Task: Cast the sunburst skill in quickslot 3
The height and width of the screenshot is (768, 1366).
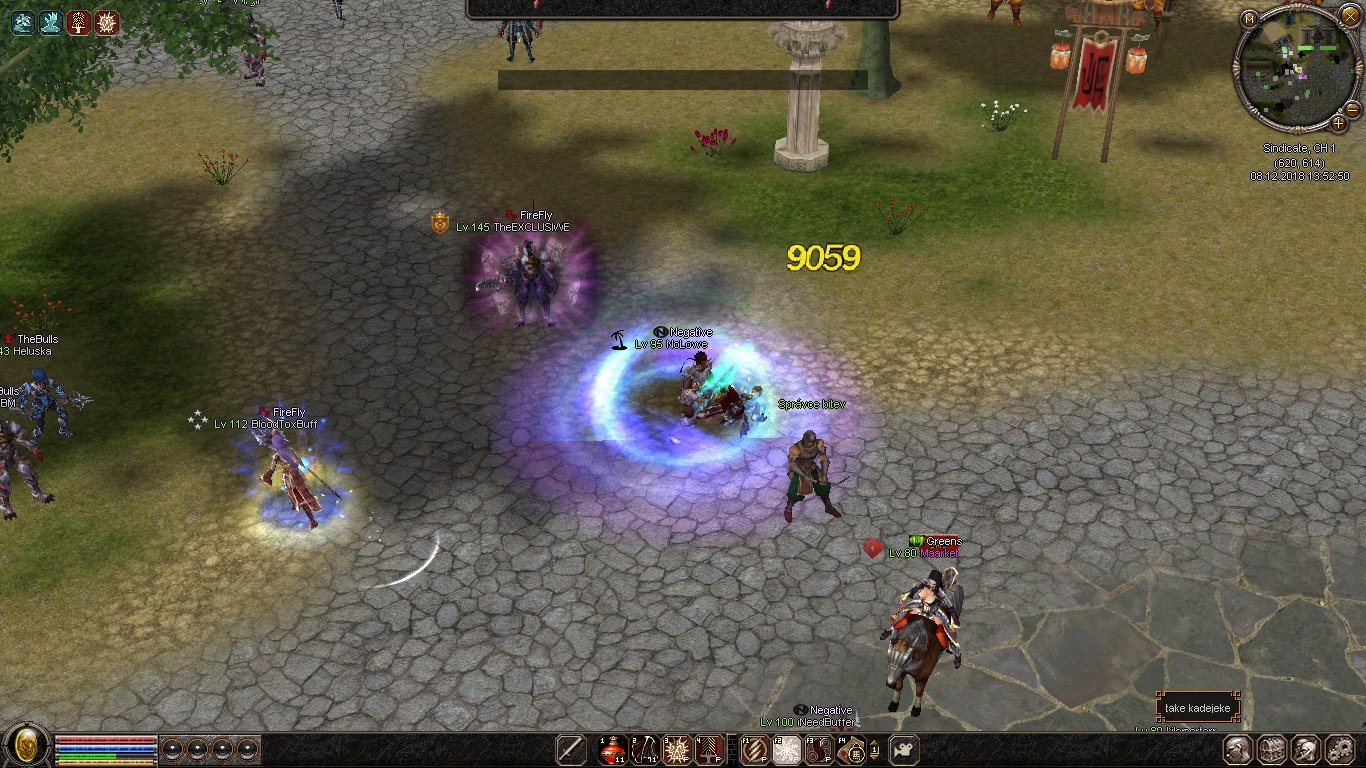Action: [678, 749]
